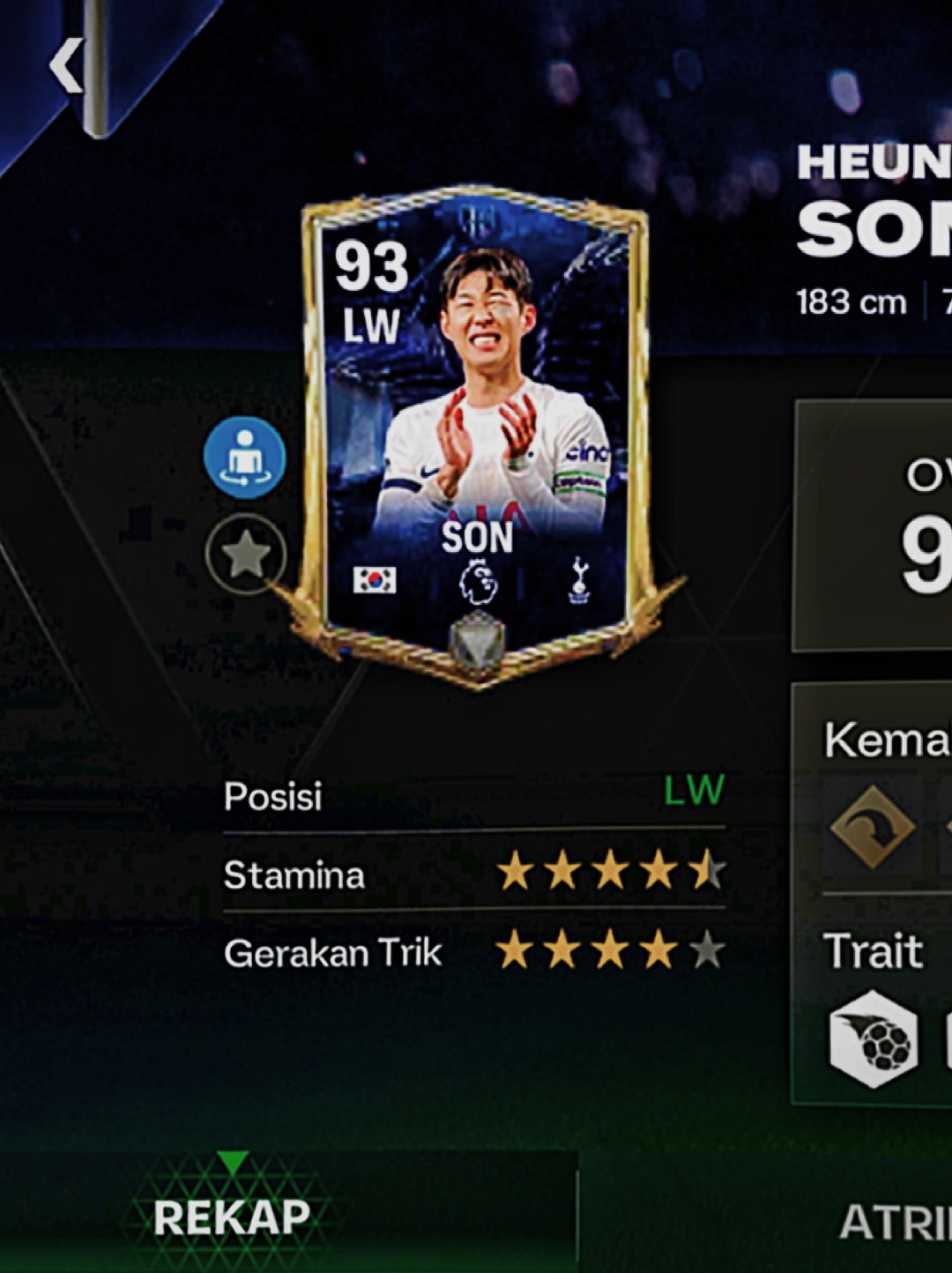
Task: Inspect the soccer ball trait hexagon icon
Action: click(873, 1039)
